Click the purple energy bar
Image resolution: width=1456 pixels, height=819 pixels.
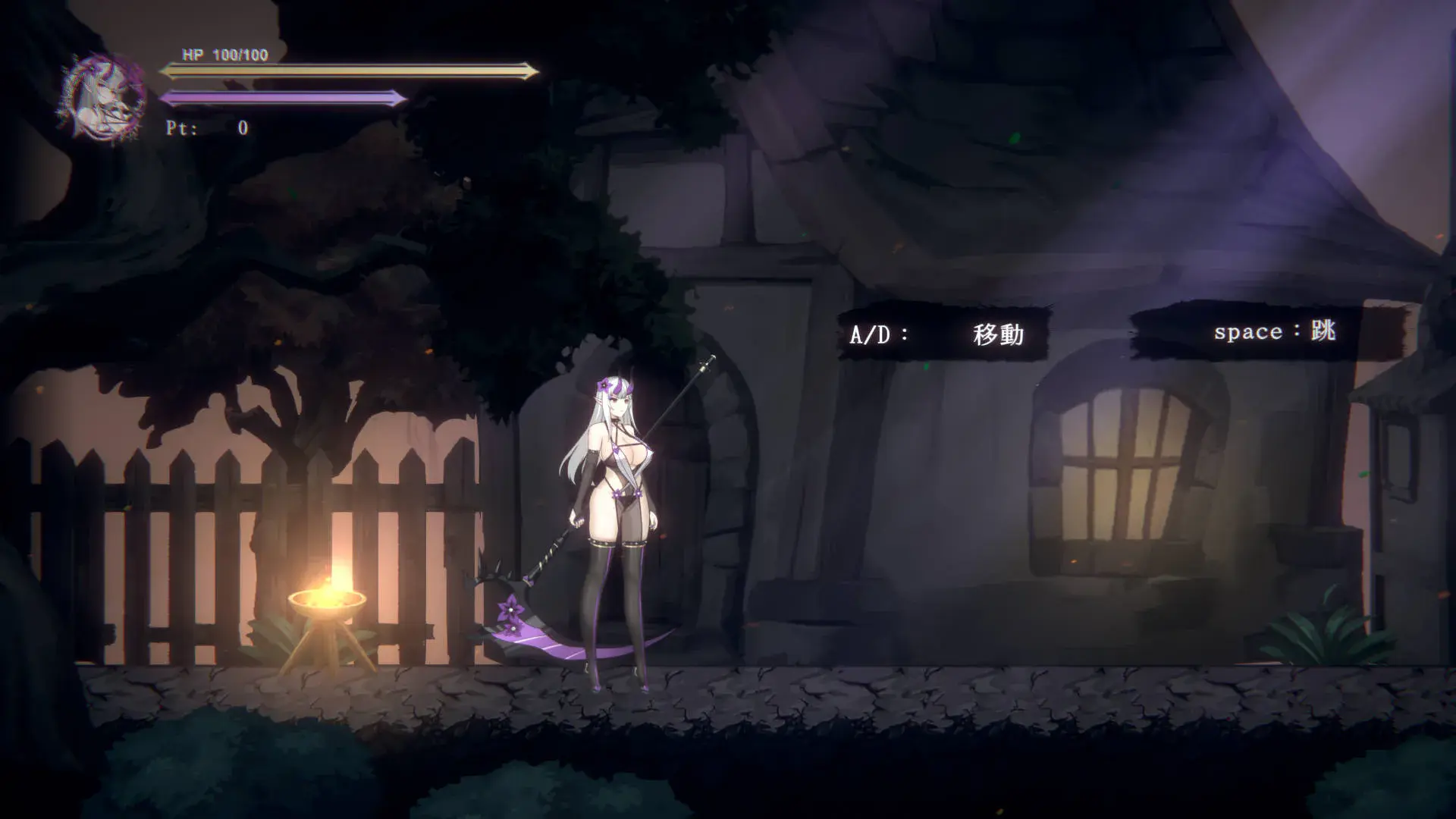pyautogui.click(x=281, y=97)
